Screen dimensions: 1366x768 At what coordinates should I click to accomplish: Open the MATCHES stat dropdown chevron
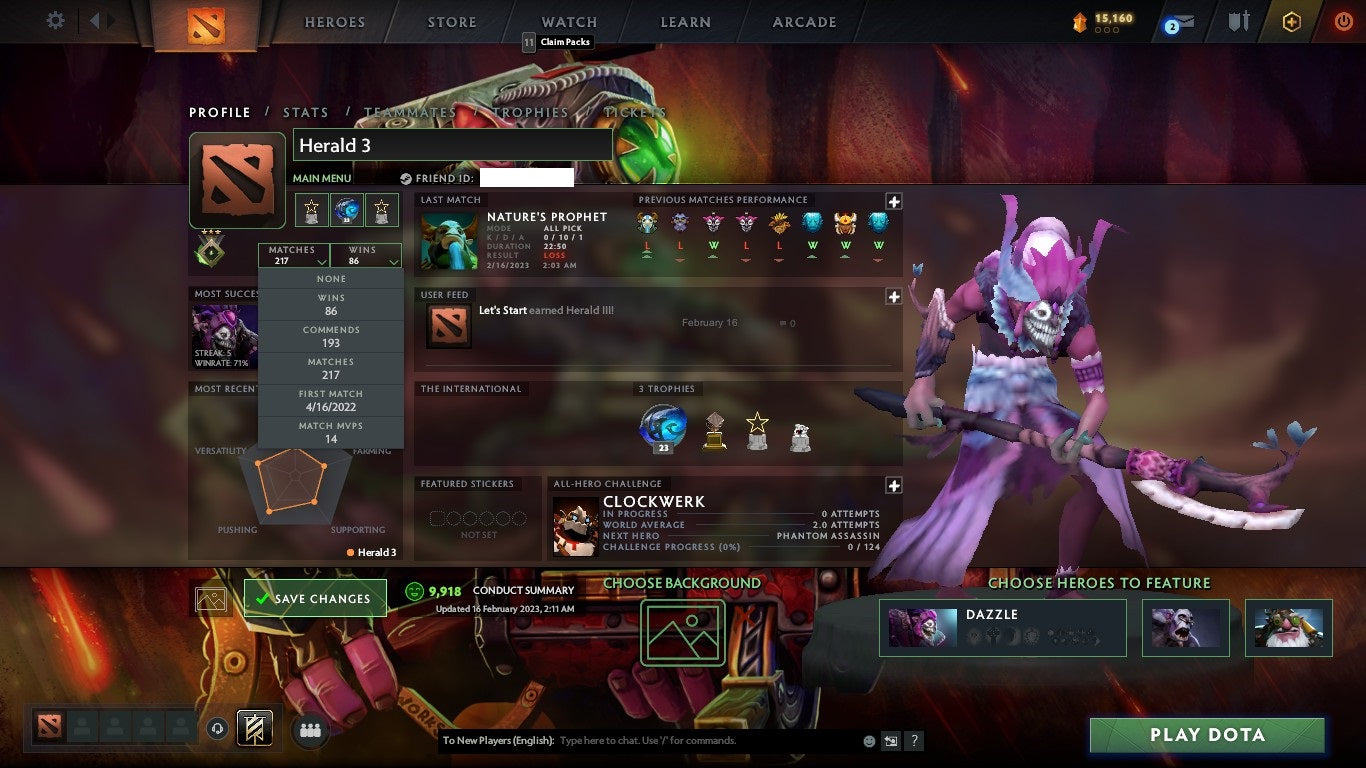pos(322,260)
